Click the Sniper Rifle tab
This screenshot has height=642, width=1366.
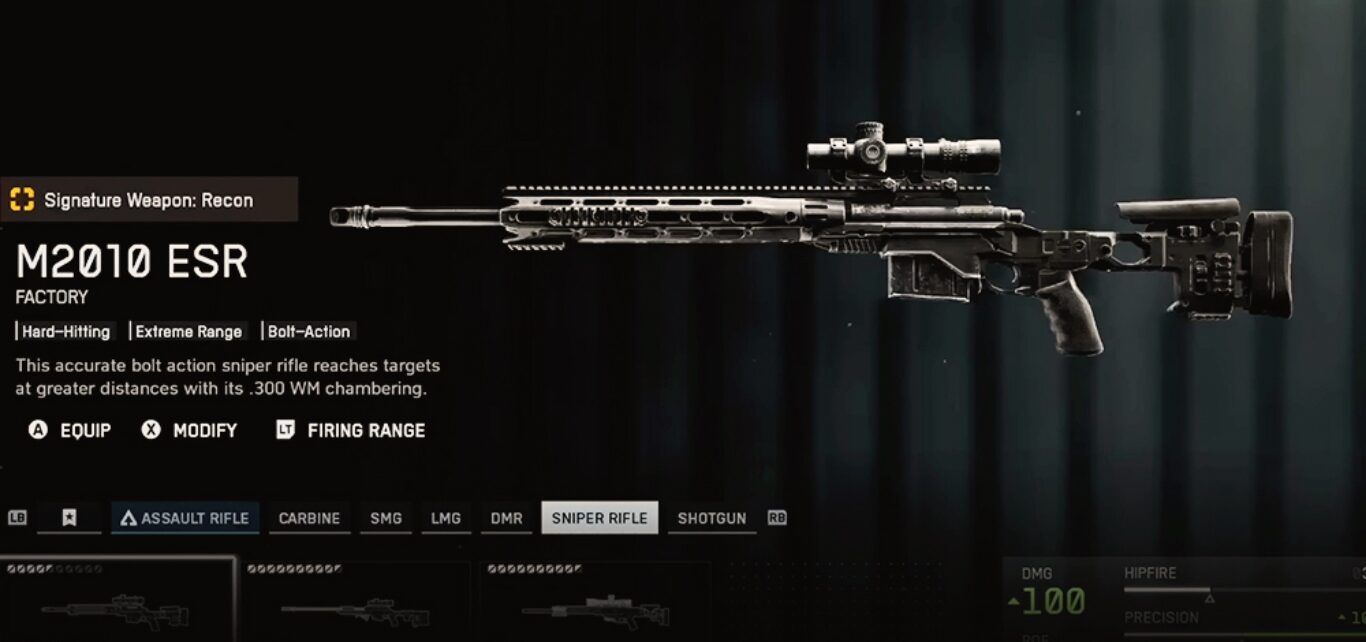pyautogui.click(x=599, y=518)
